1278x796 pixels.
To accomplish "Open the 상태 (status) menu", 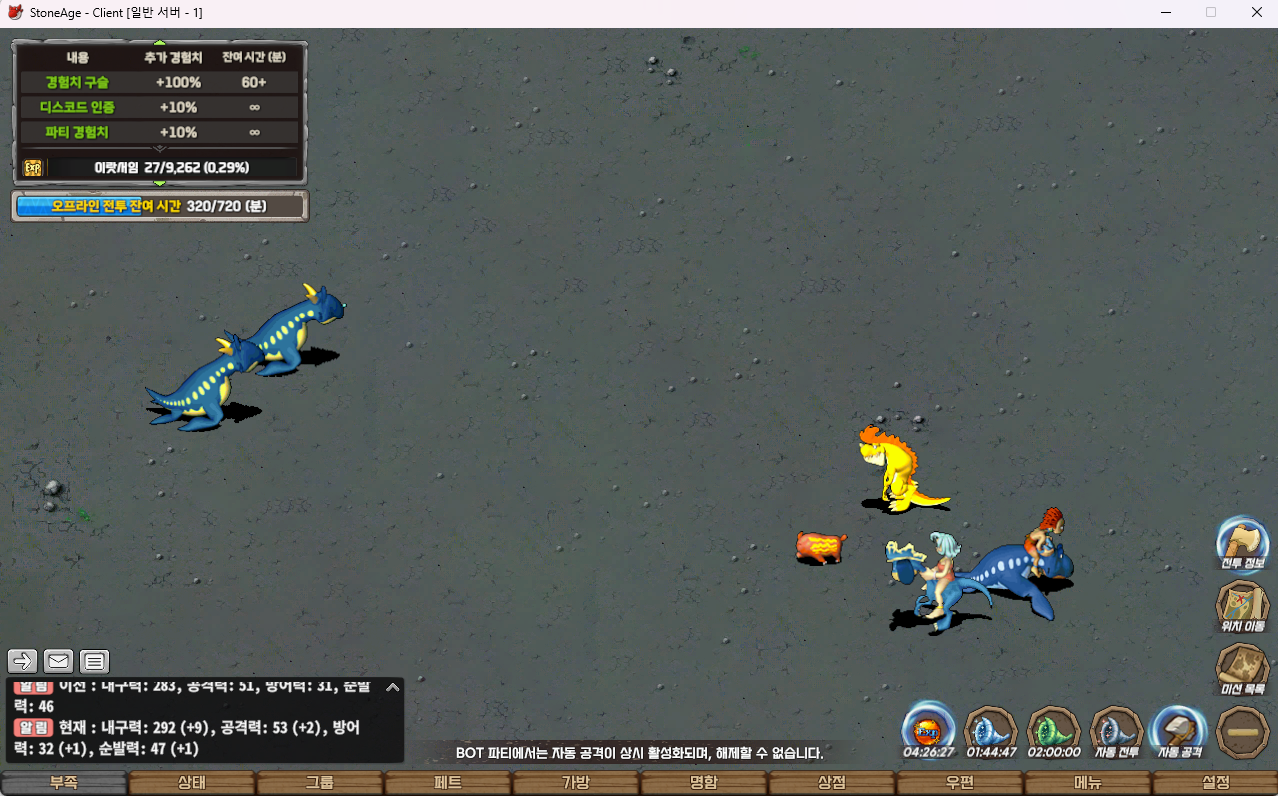I will point(192,783).
